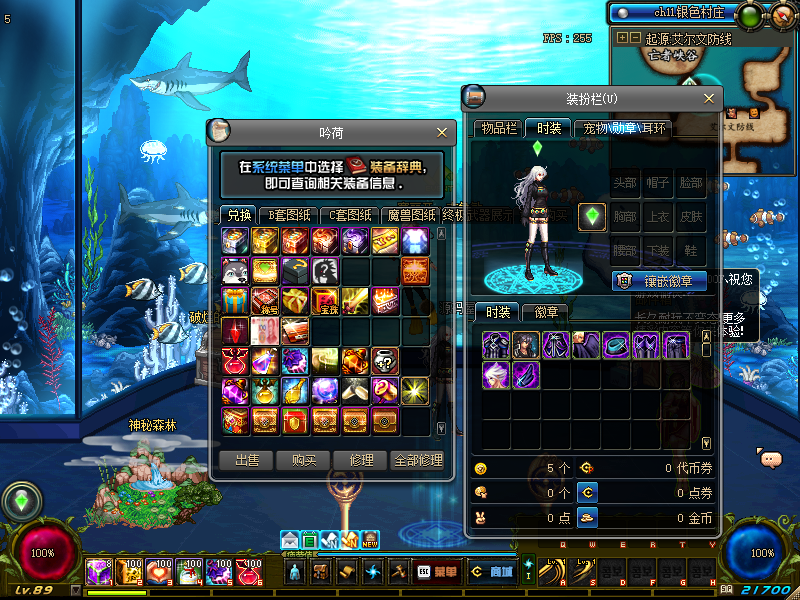Select the blue gift box shop item
The image size is (800, 600).
(x=236, y=299)
